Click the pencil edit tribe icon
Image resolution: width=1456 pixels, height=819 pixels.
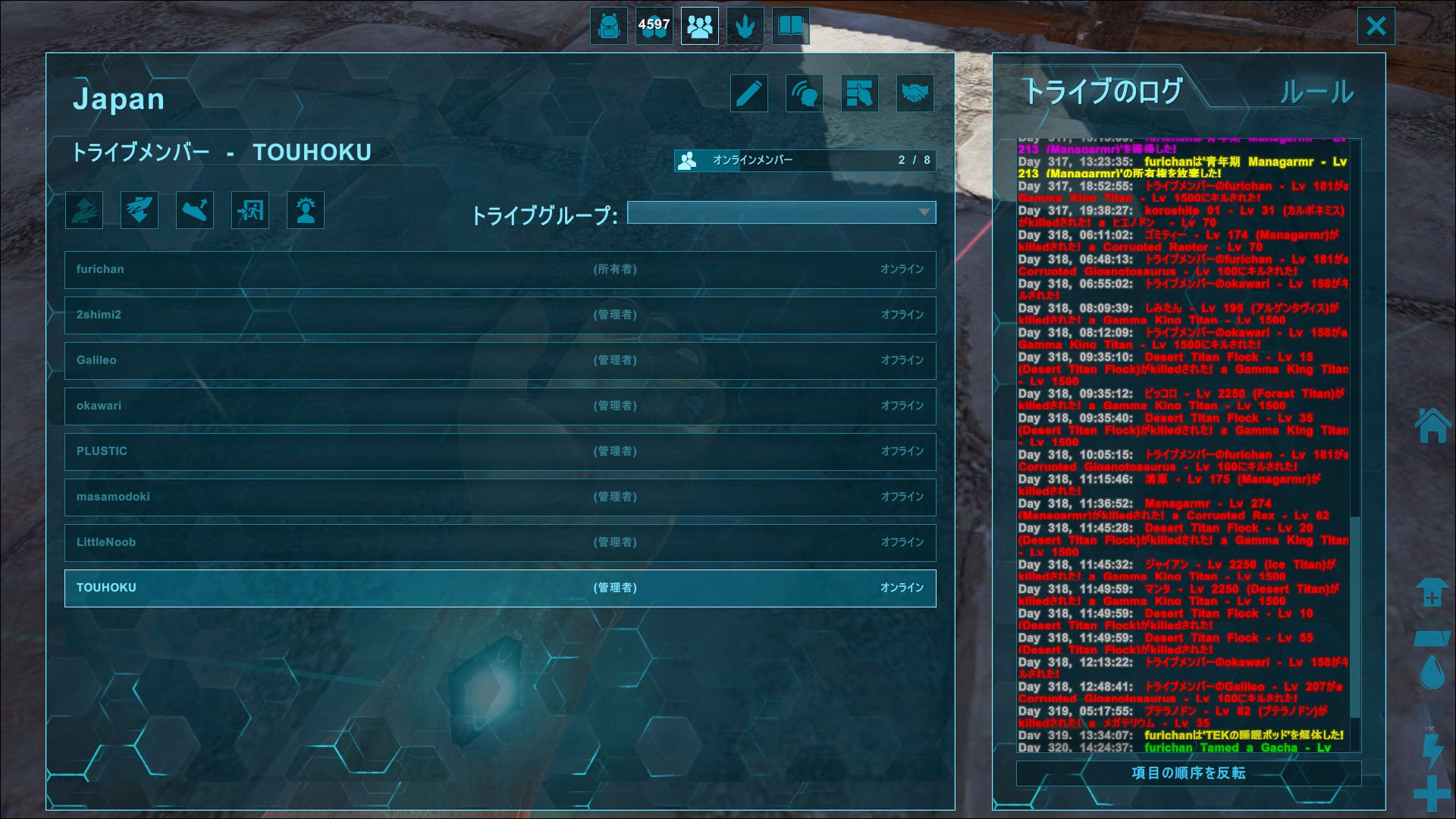749,94
